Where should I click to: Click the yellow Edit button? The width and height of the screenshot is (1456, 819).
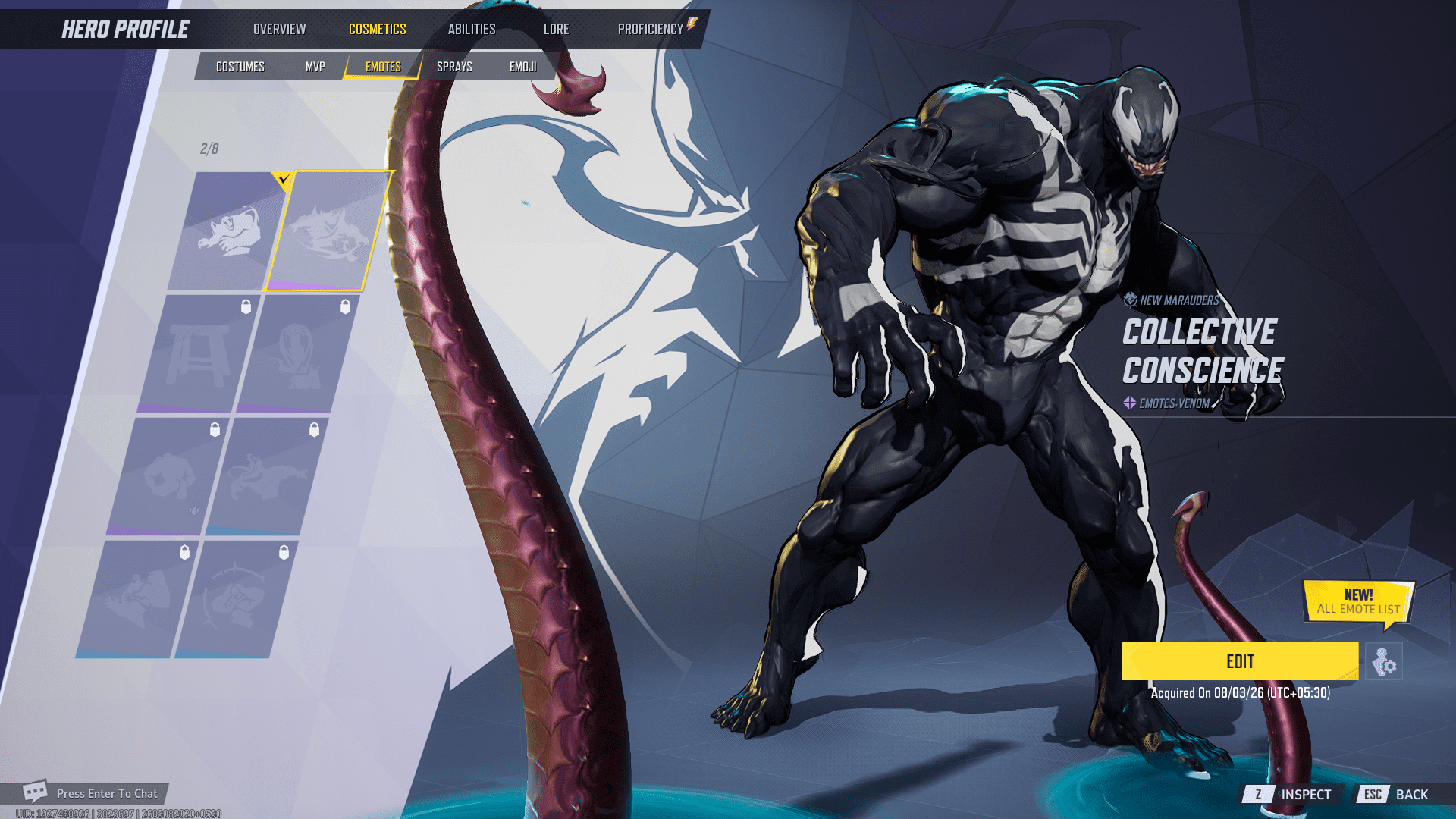[1240, 661]
